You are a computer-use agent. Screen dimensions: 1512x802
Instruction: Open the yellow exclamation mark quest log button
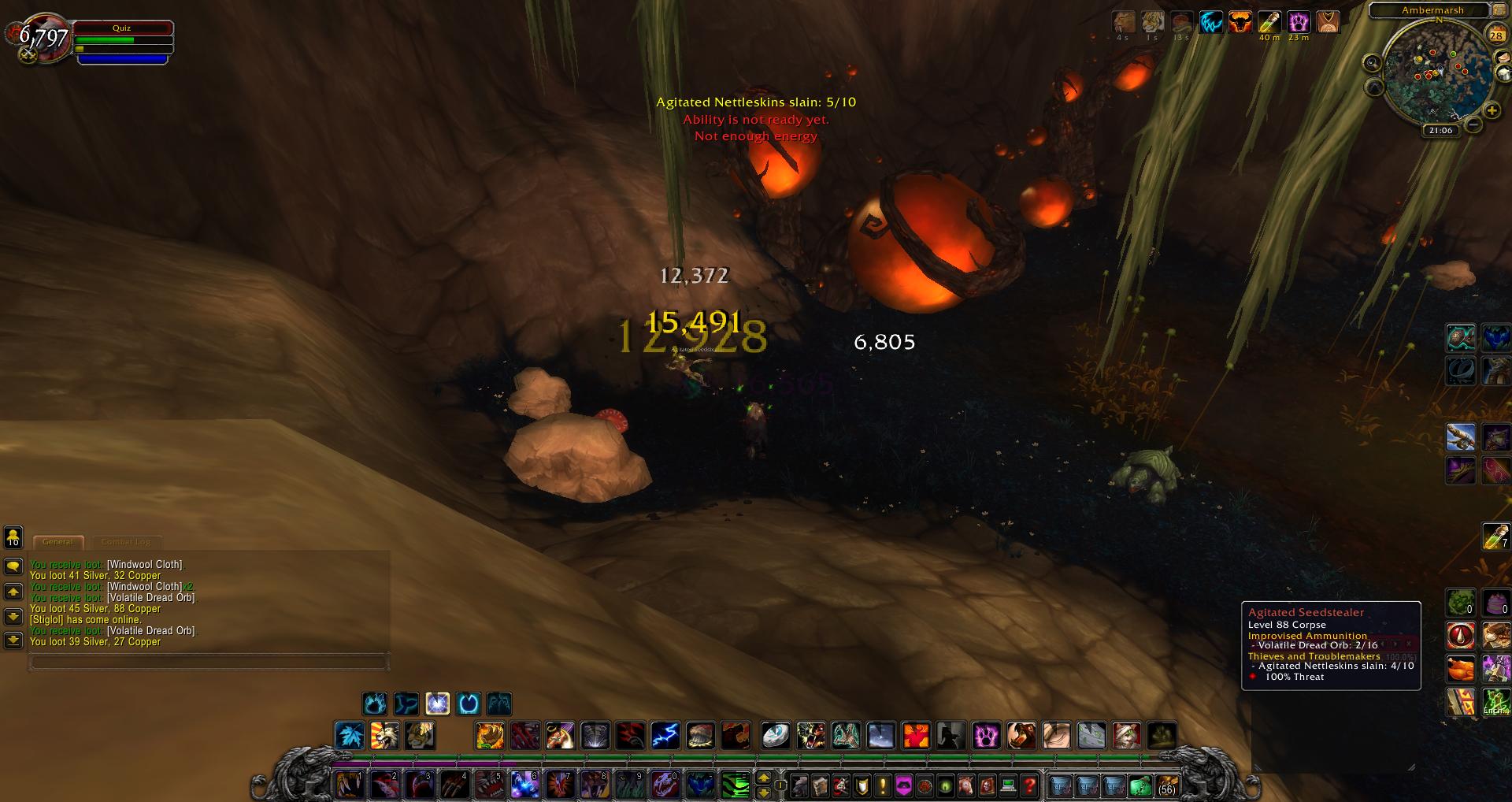pos(883,785)
